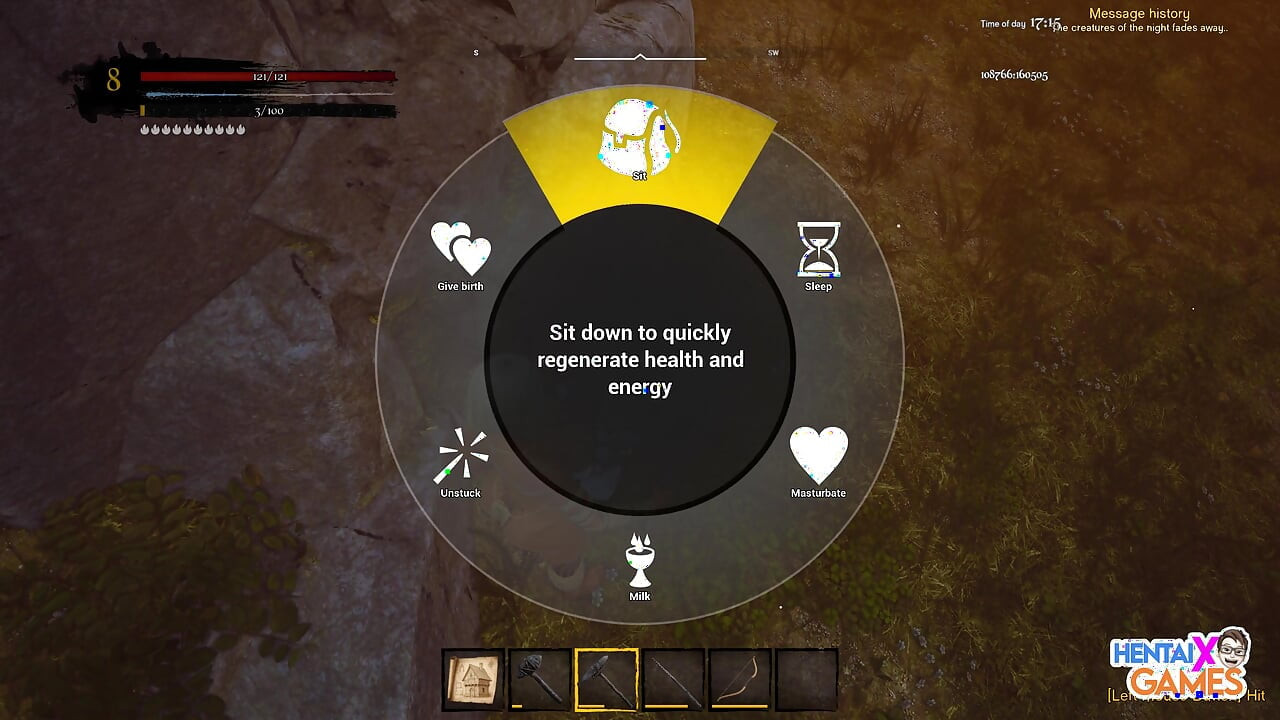Equip the stone hammer from the hotbar

(x=539, y=680)
